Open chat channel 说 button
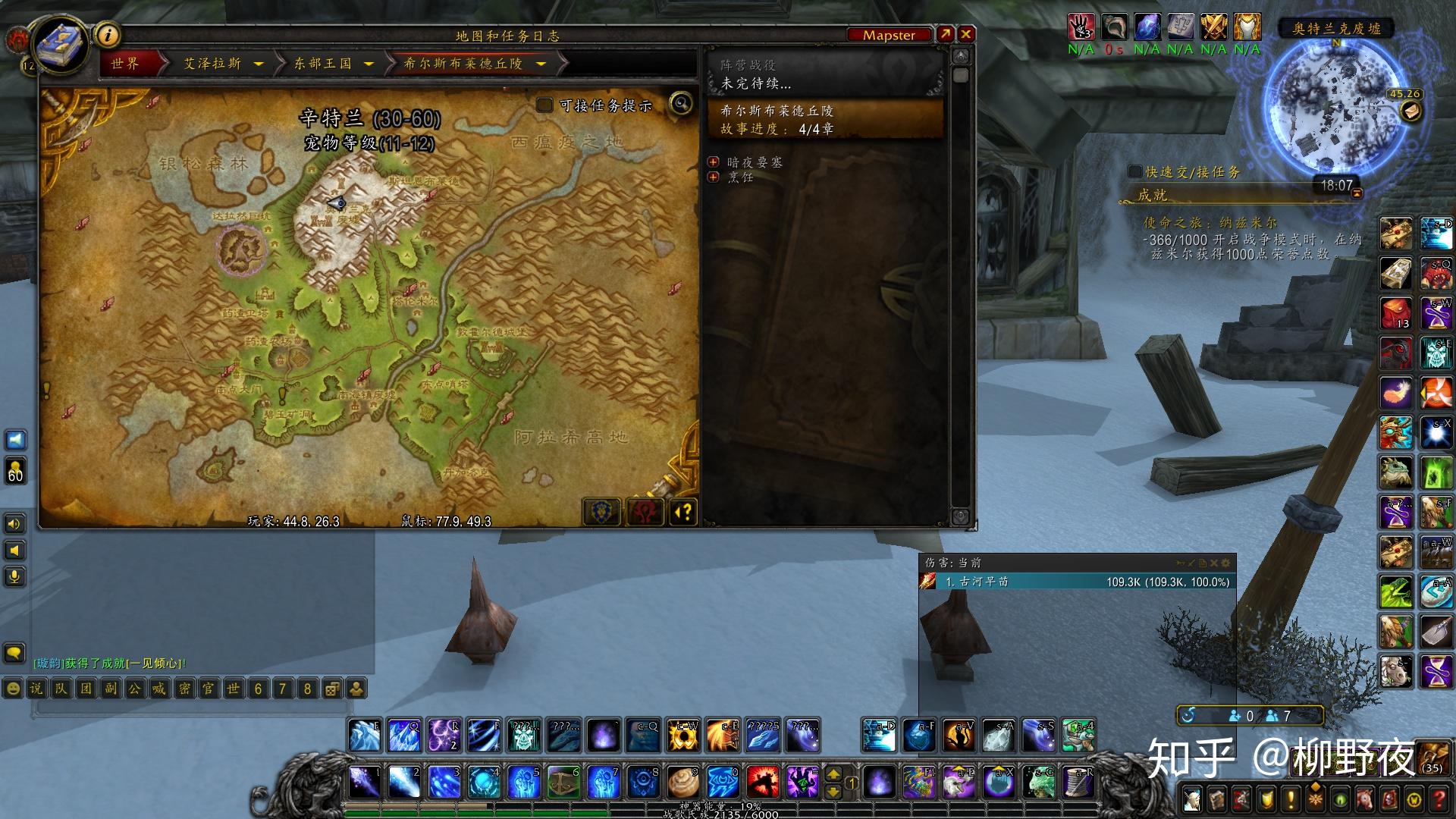This screenshot has height=819, width=1456. (36, 689)
